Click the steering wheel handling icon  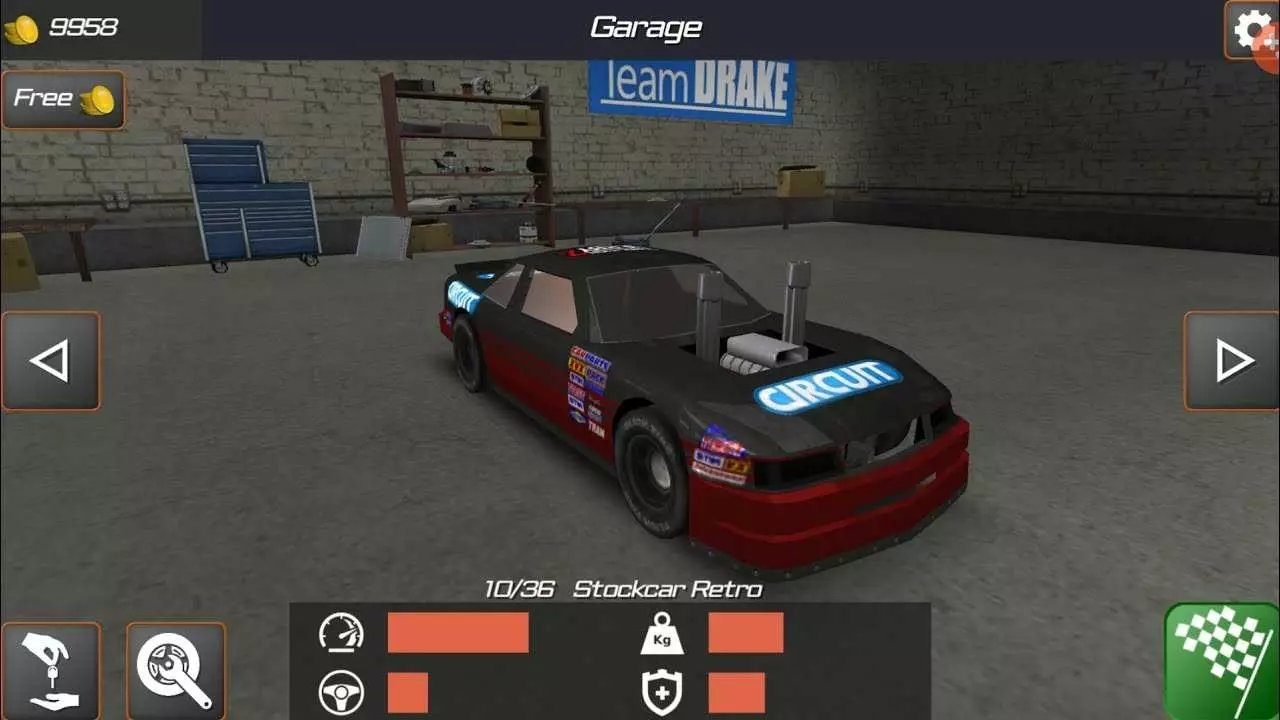pos(344,691)
